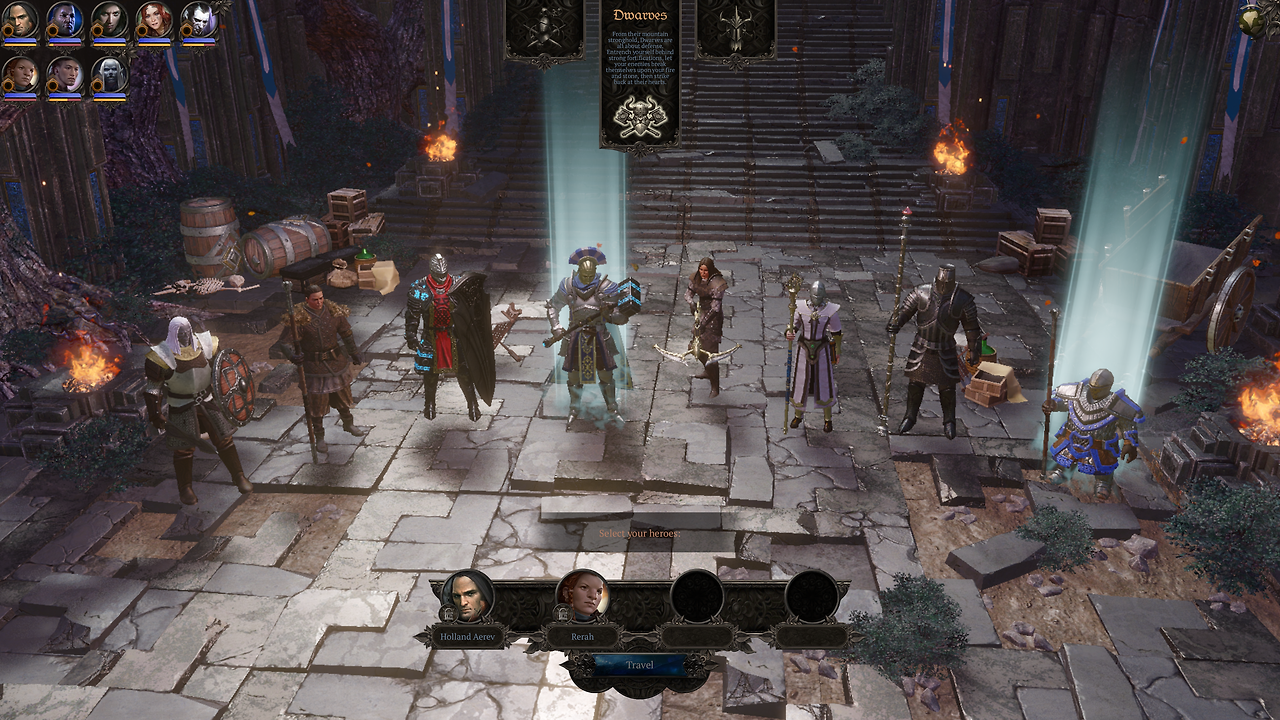Select the brown-haired young man roster portrait
This screenshot has width=1280, height=720.
[64, 74]
